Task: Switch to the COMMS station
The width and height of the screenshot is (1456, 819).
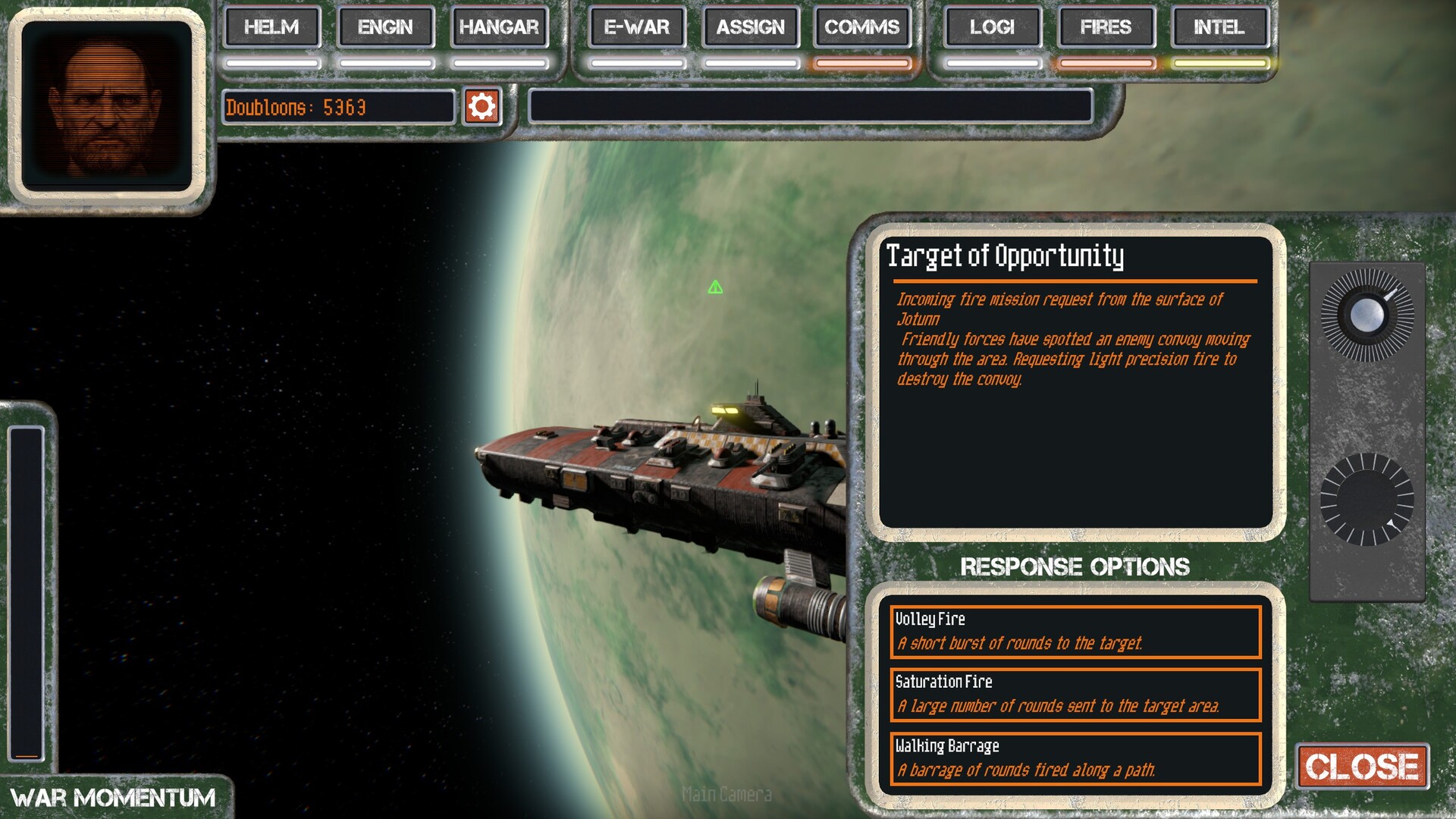Action: pyautogui.click(x=862, y=27)
